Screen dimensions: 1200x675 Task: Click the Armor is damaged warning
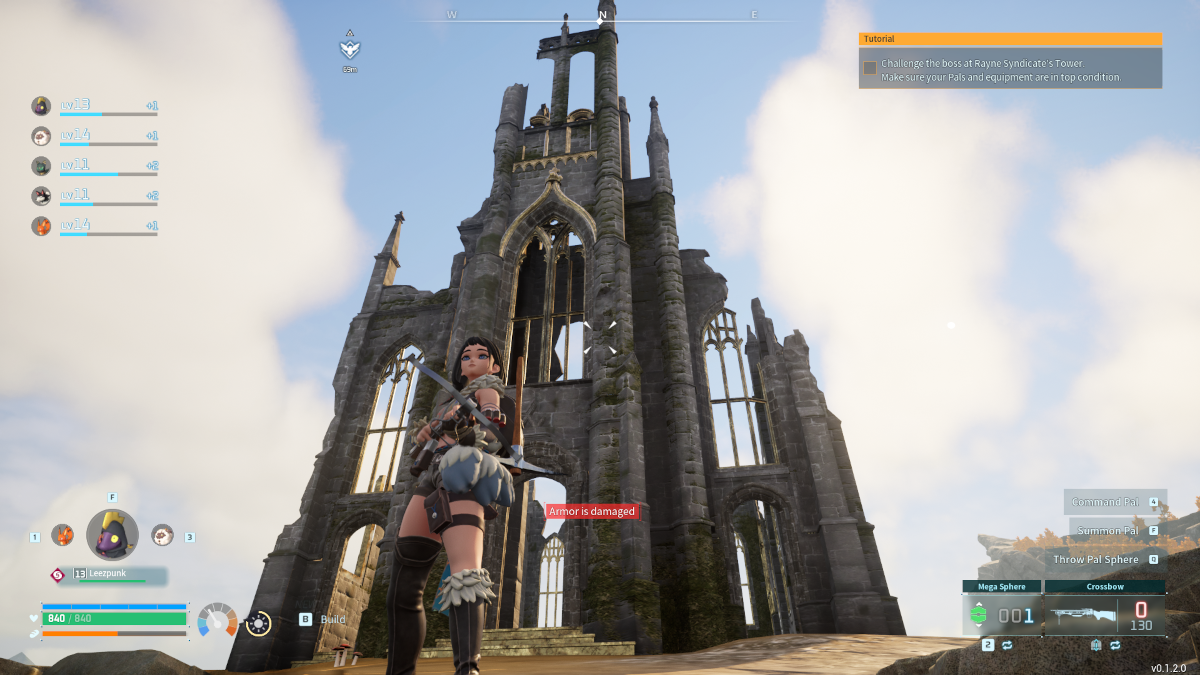pyautogui.click(x=591, y=511)
